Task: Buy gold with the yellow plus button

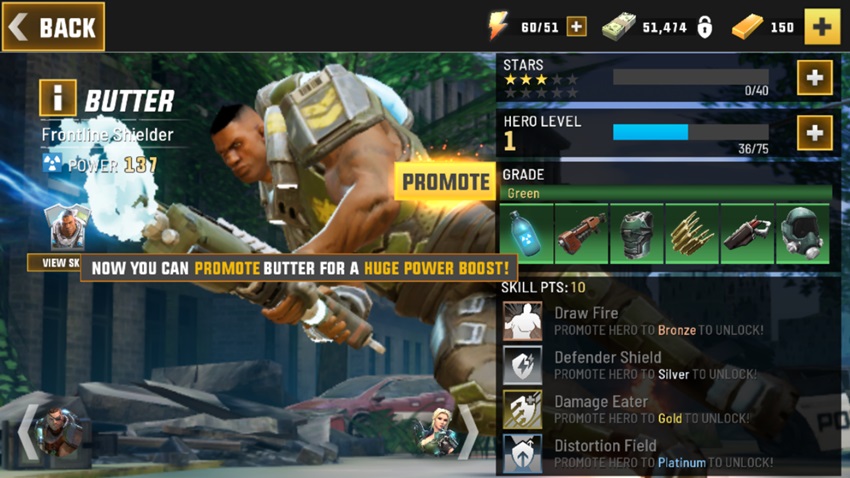Action: [x=822, y=27]
